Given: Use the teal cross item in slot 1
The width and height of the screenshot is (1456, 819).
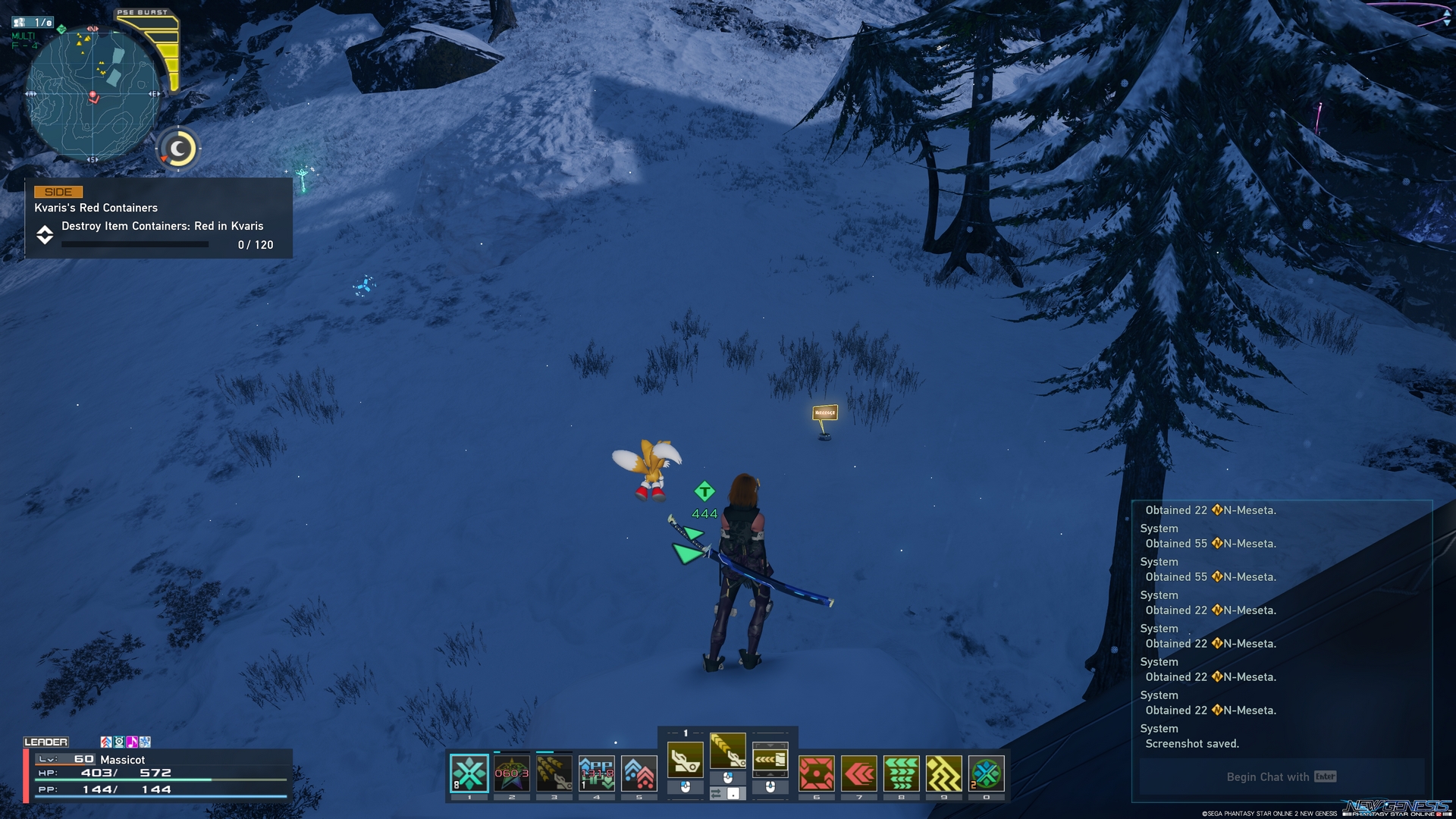Looking at the screenshot, I should click(x=469, y=773).
